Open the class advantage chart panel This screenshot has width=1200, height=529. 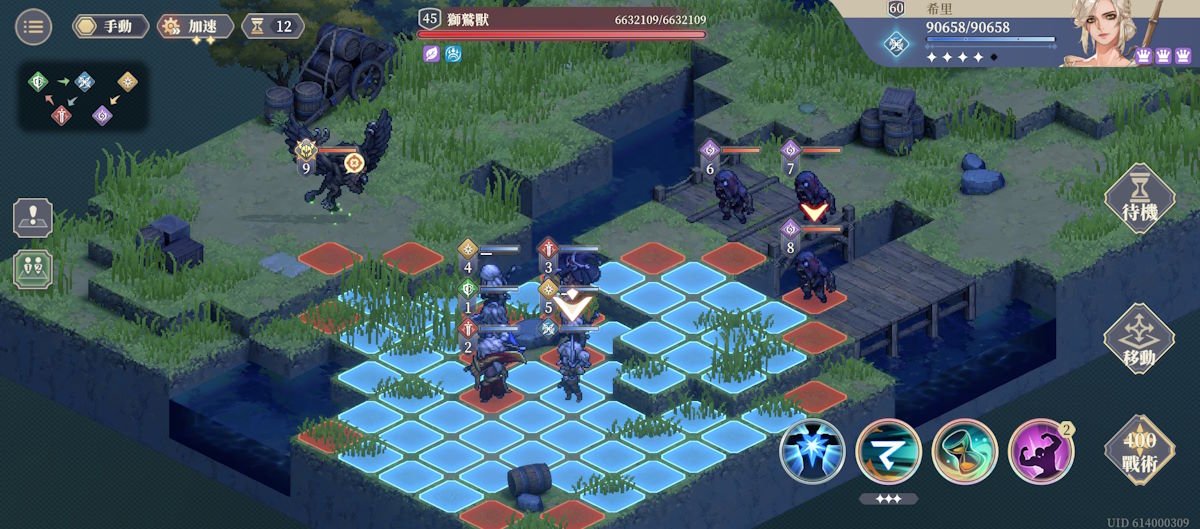tap(83, 96)
